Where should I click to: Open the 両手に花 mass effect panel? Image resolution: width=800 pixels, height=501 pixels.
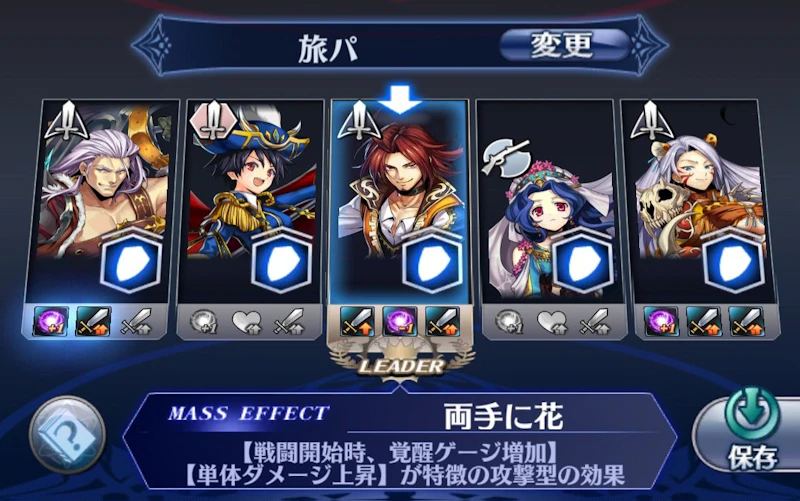click(x=400, y=439)
